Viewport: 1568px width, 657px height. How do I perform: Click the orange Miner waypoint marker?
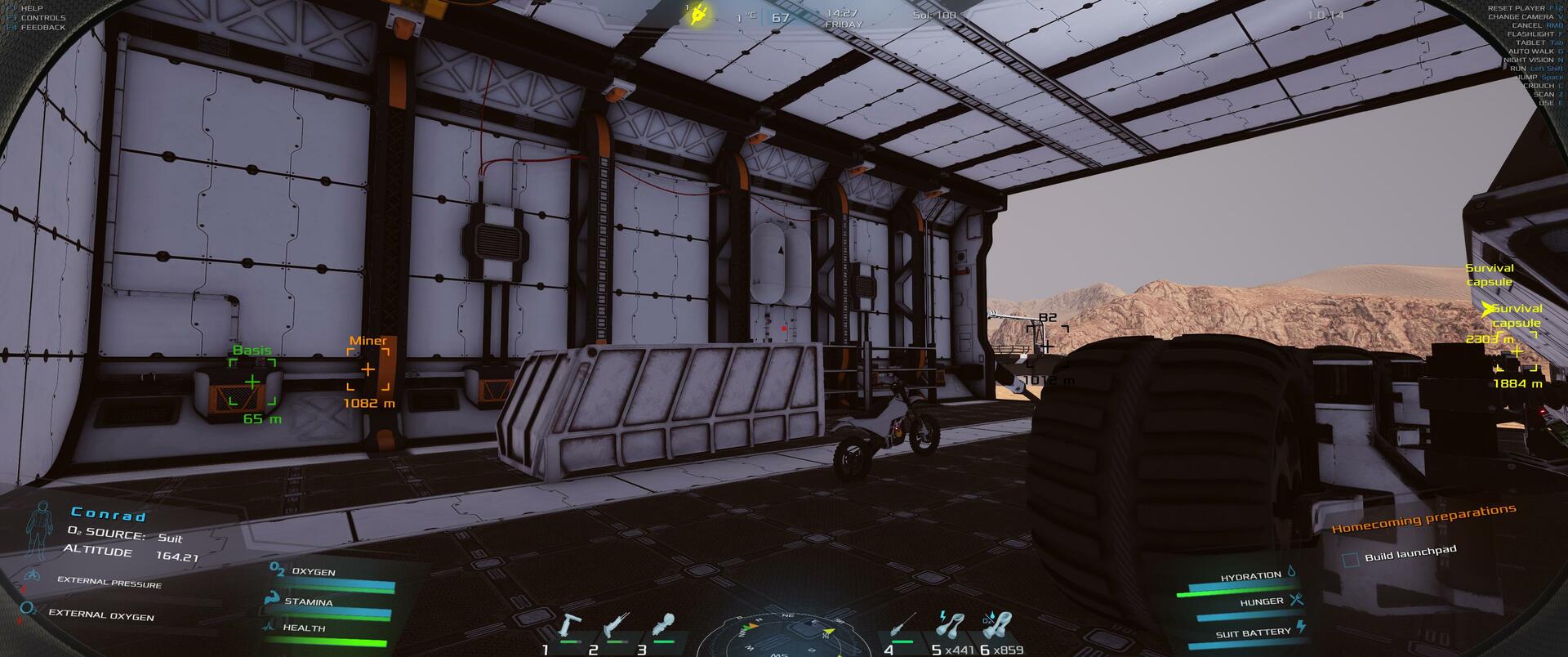367,370
